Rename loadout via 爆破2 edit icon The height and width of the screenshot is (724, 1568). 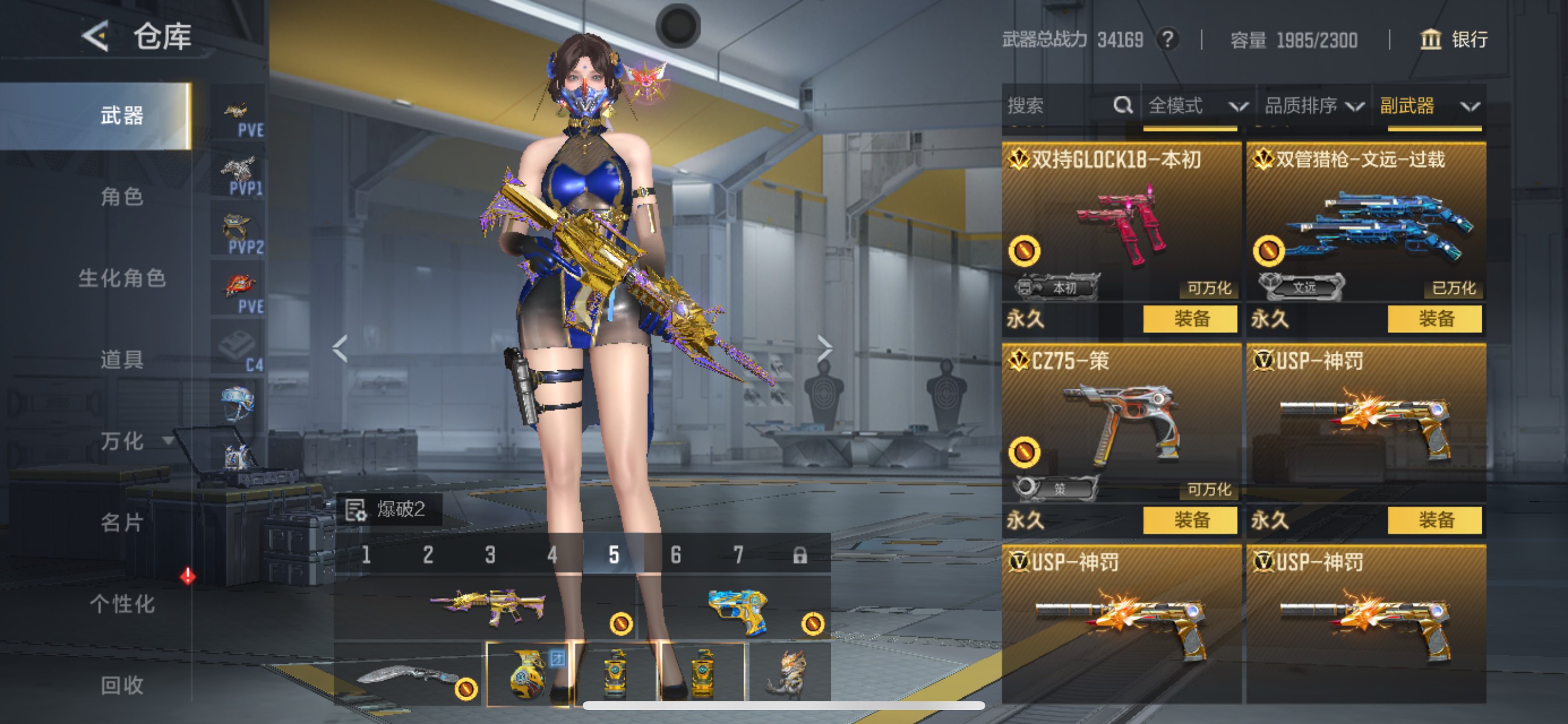[x=355, y=510]
